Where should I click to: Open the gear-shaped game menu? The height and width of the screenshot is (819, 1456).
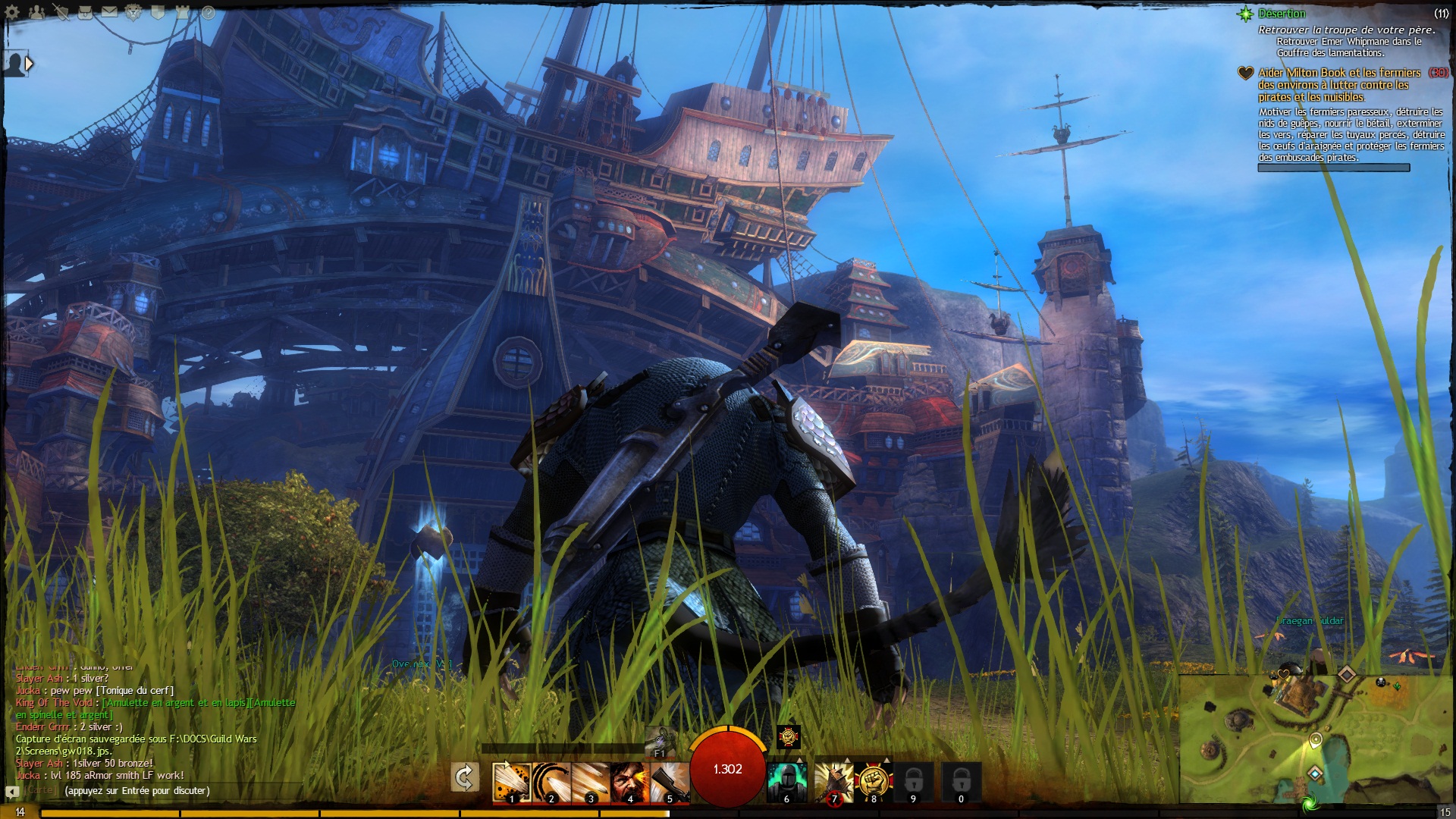pos(13,12)
